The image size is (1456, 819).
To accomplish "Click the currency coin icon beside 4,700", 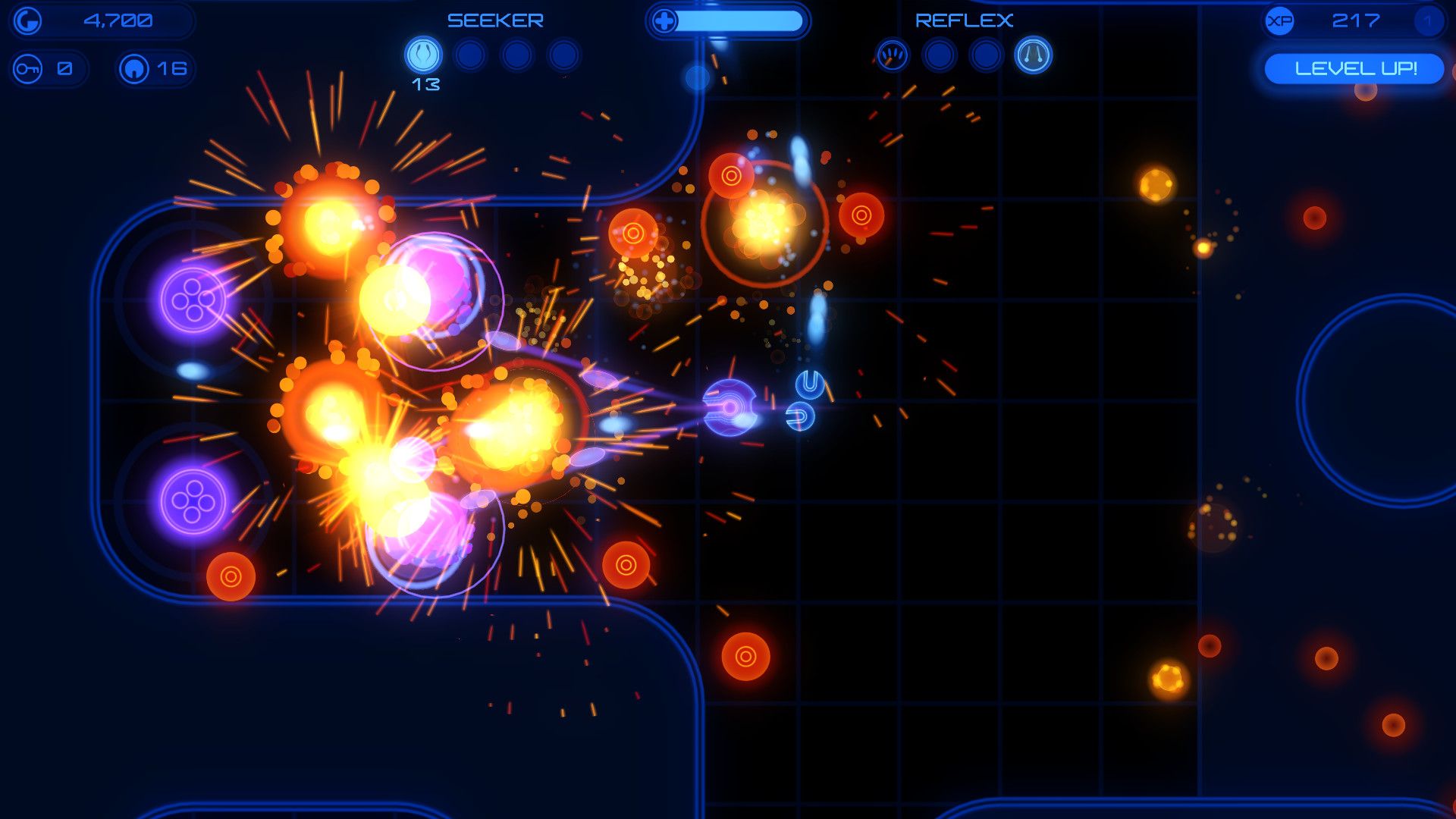I will [27, 21].
